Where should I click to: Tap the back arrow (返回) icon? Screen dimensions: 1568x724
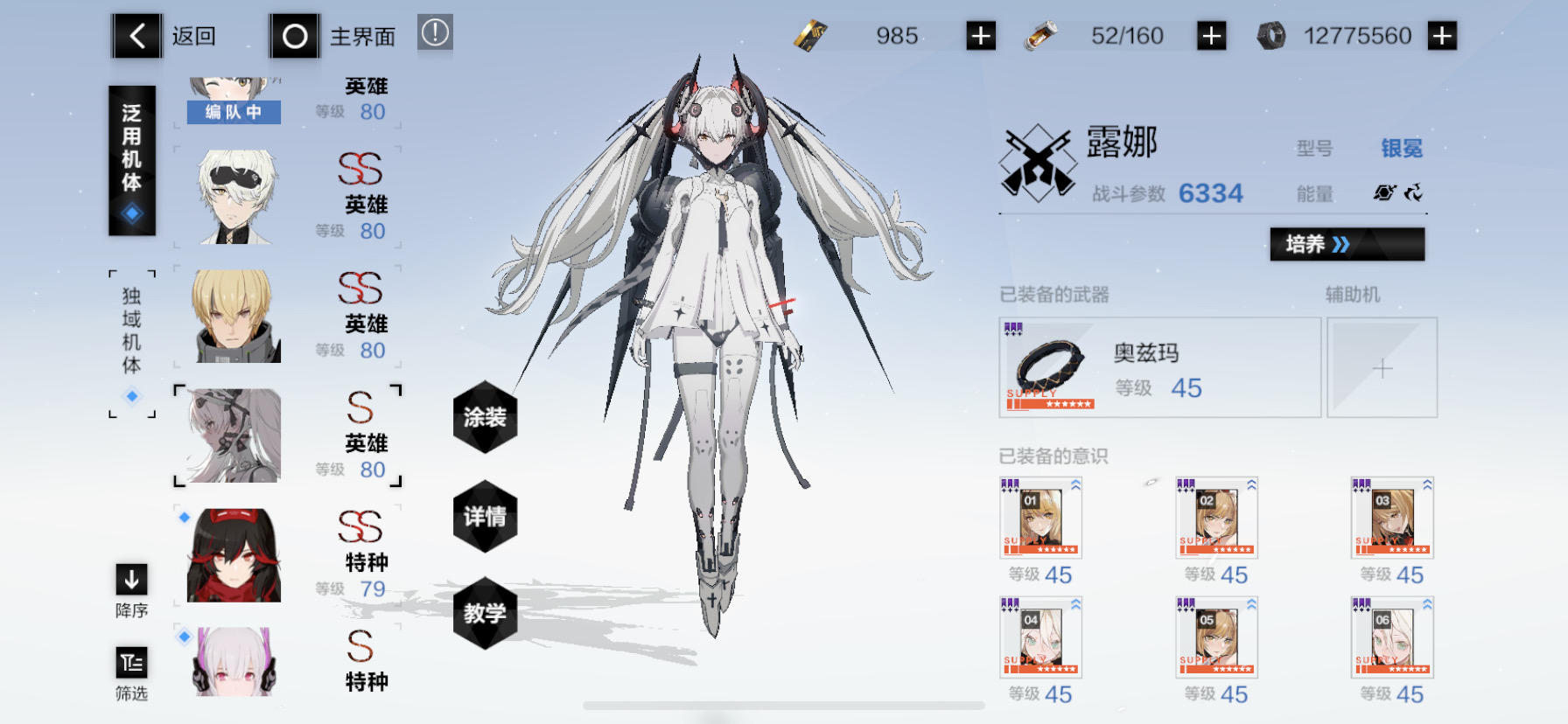[136, 36]
